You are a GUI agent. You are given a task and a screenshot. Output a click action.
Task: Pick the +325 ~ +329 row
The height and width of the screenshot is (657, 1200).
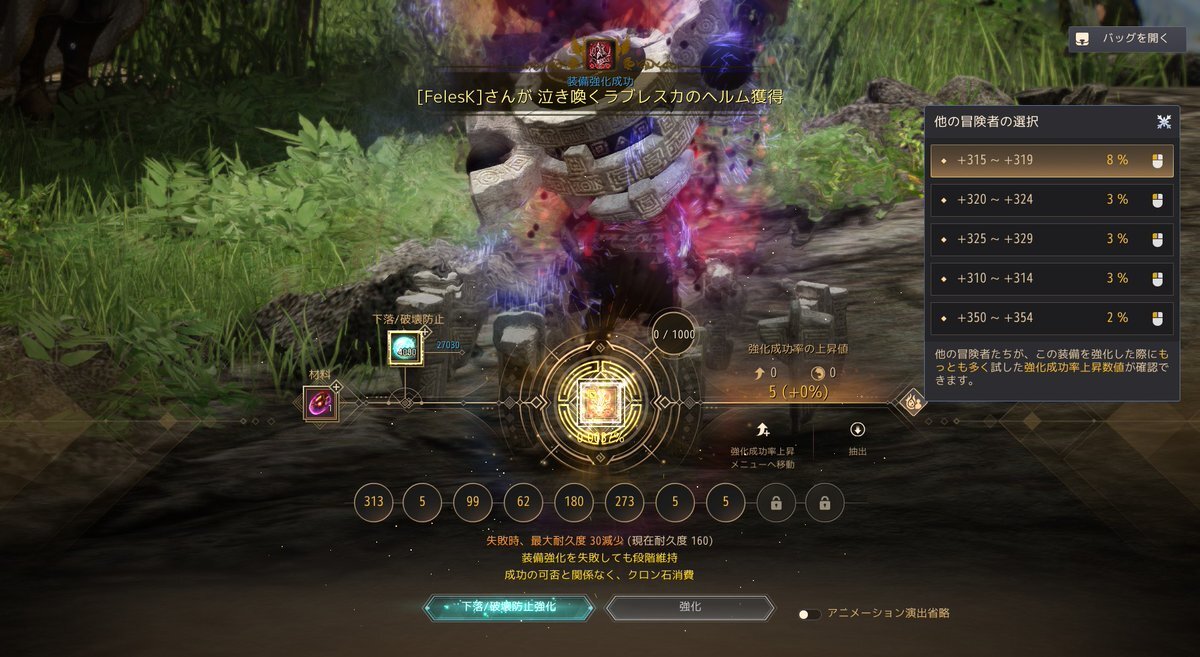coord(1051,239)
